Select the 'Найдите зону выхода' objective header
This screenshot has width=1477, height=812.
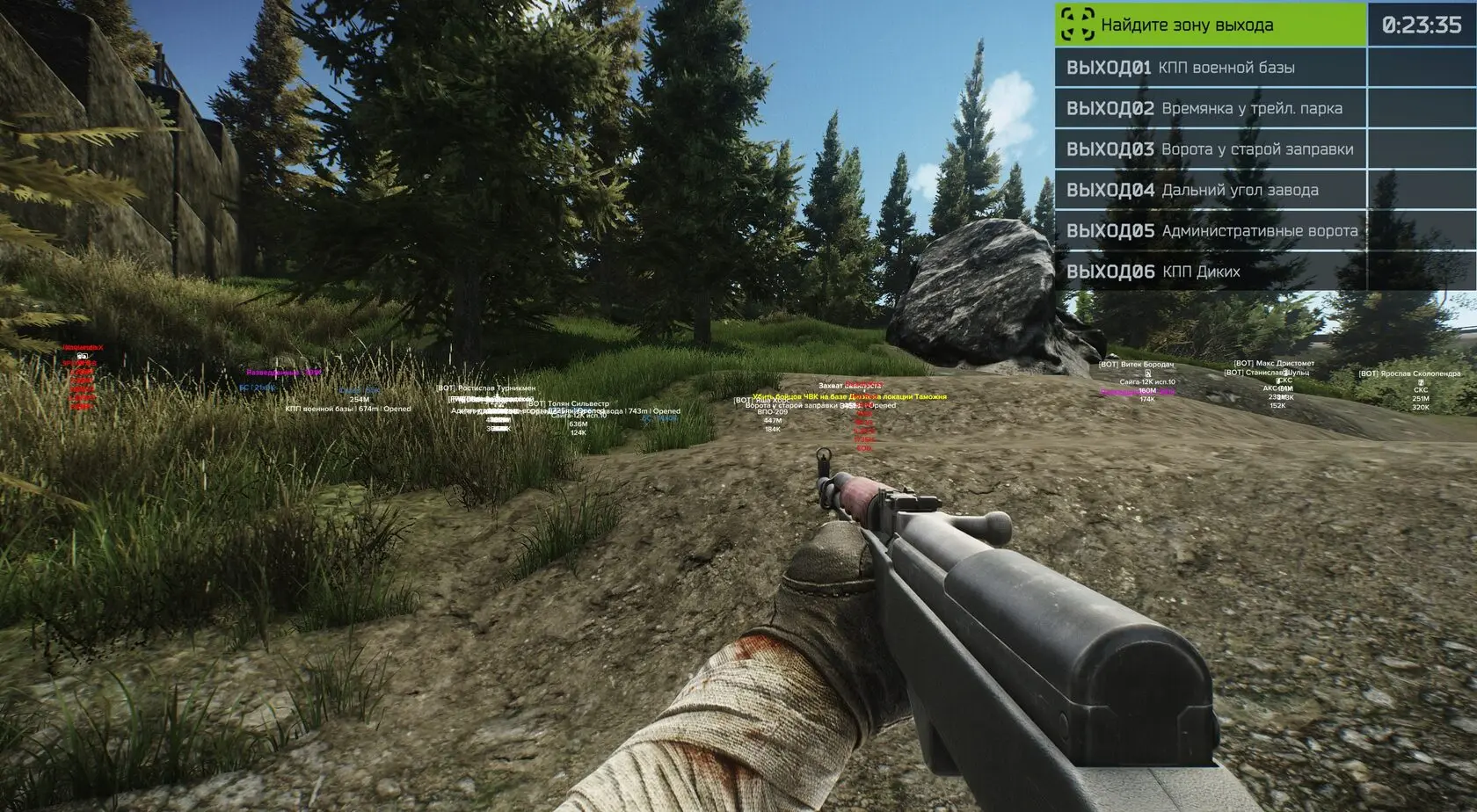[1211, 25]
